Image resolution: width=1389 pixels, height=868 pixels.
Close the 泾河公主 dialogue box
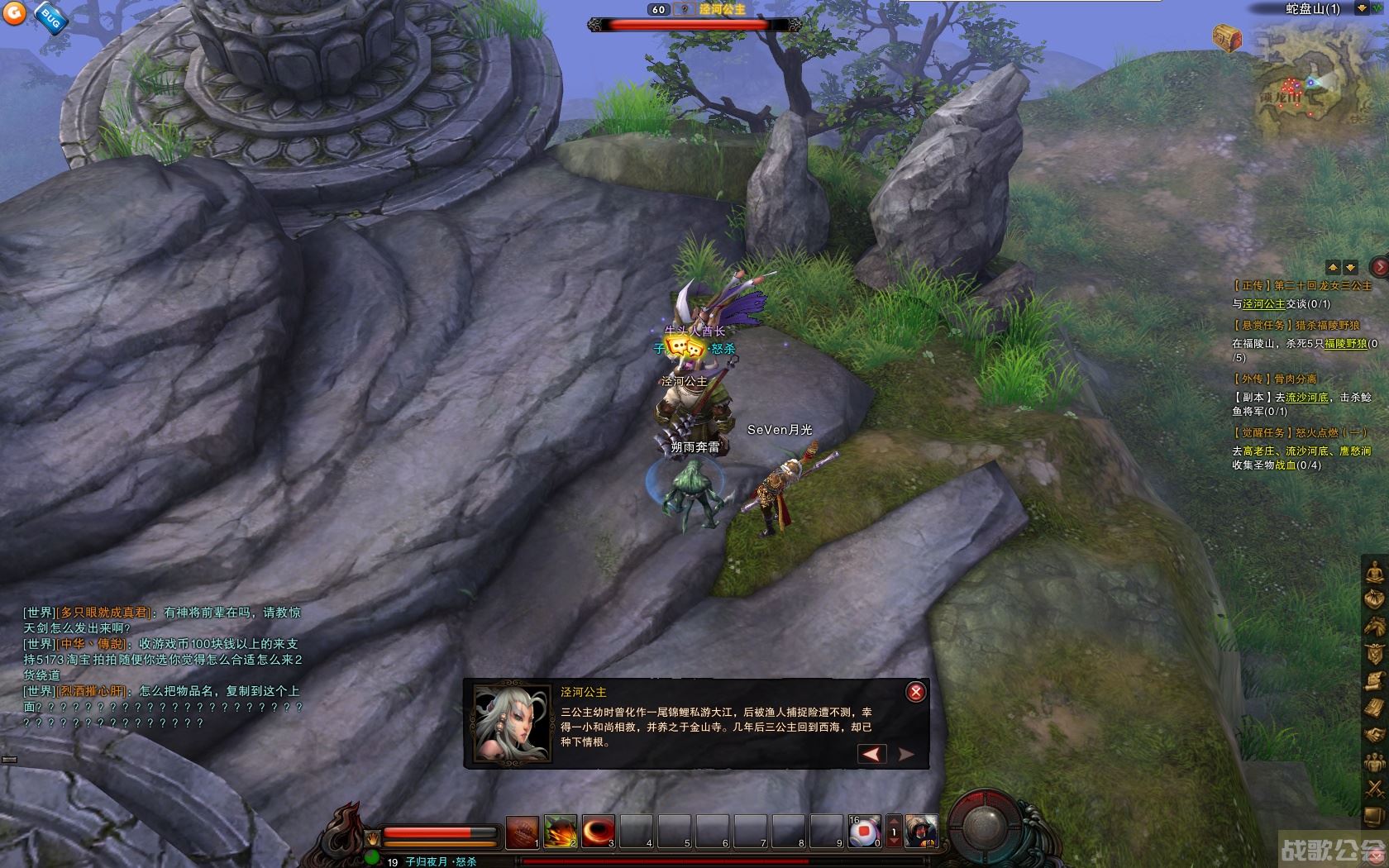pos(915,692)
